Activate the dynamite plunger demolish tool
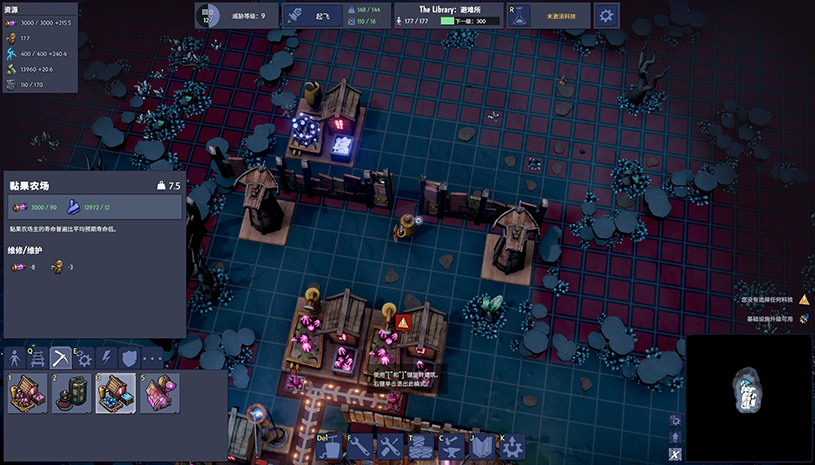 (x=331, y=447)
